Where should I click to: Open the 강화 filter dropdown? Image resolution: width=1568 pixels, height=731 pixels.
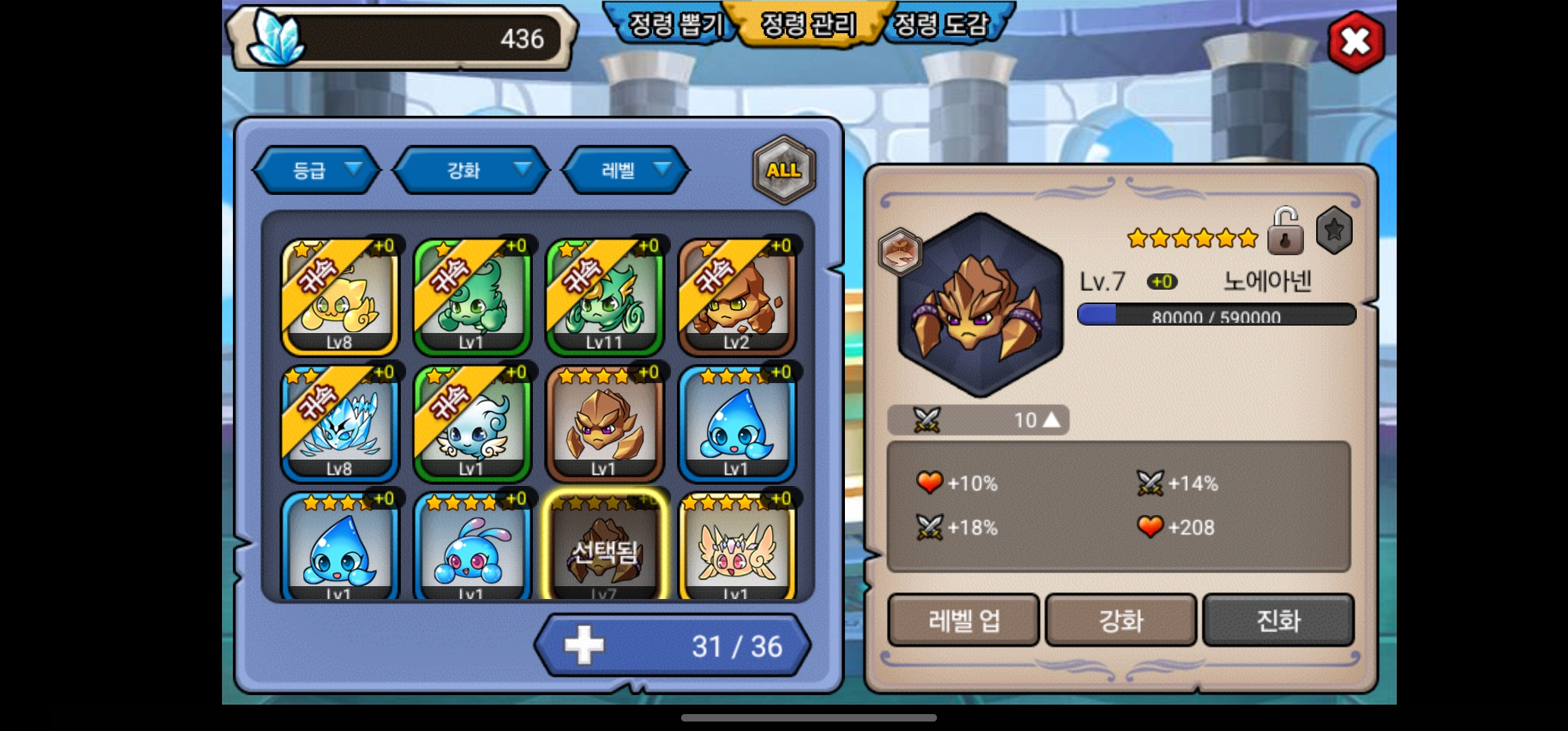pyautogui.click(x=471, y=170)
